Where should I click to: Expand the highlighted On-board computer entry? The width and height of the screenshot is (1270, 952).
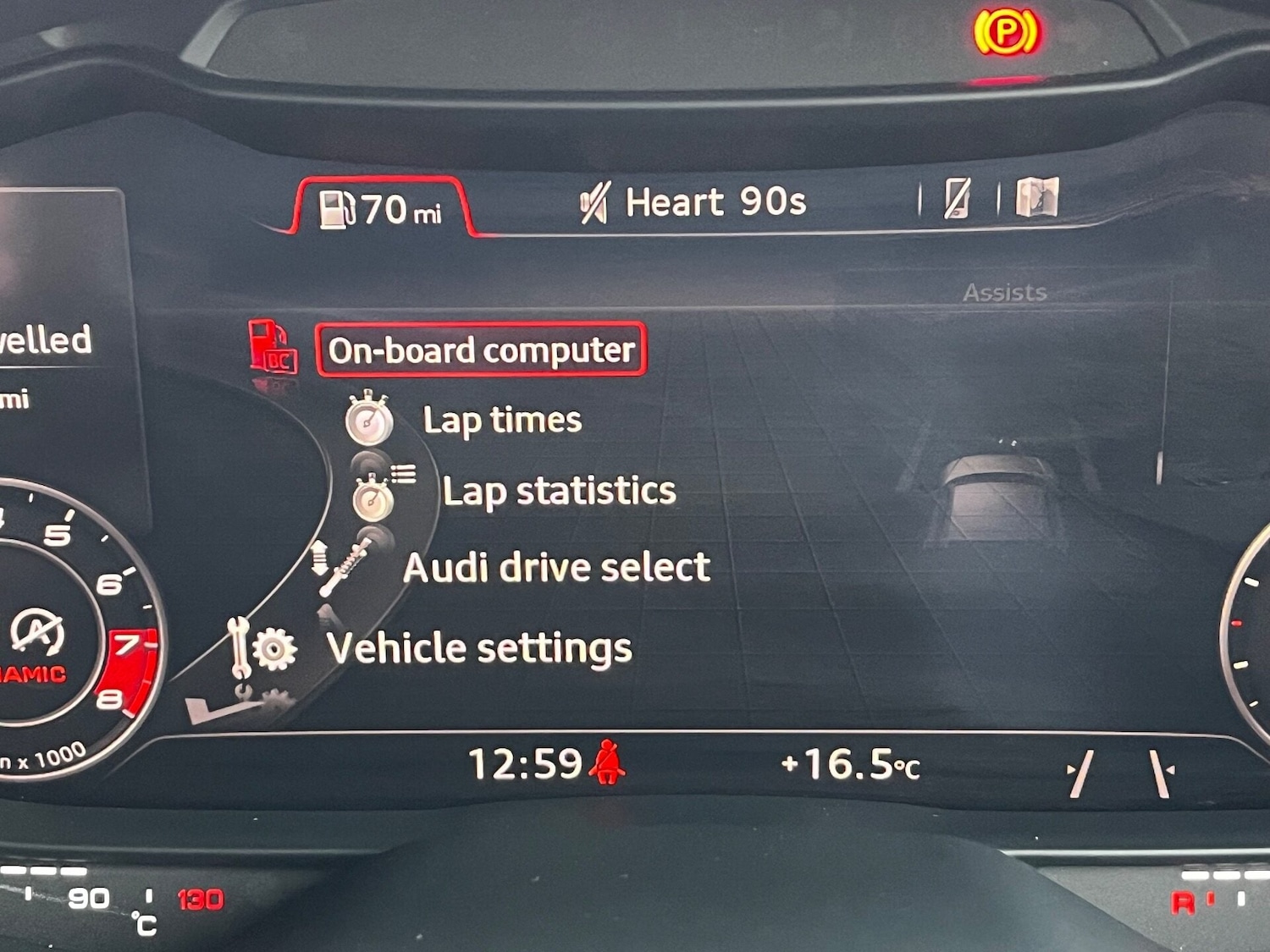pos(480,349)
